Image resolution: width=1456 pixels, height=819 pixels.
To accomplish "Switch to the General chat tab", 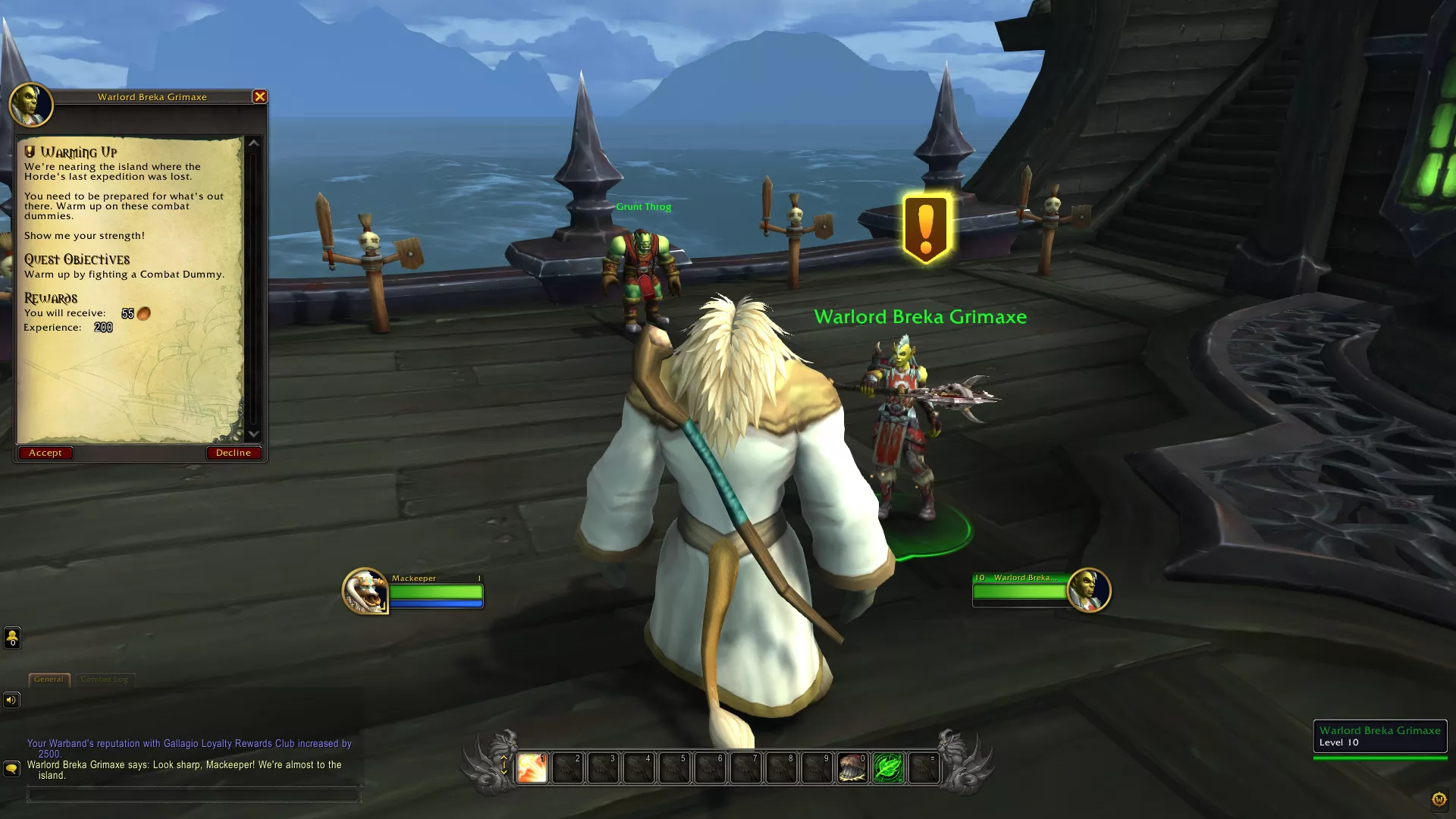I will [x=49, y=679].
